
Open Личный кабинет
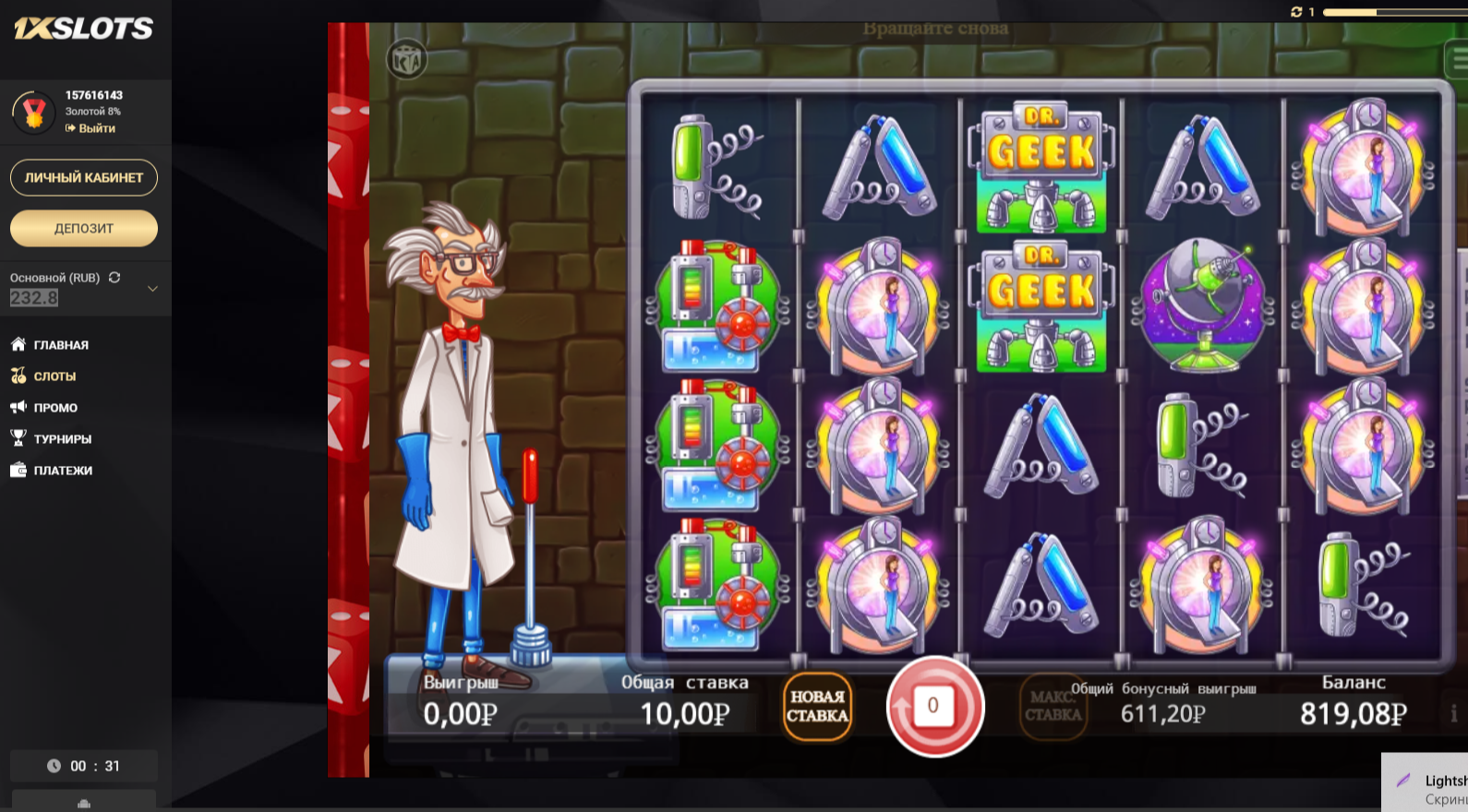click(x=83, y=177)
